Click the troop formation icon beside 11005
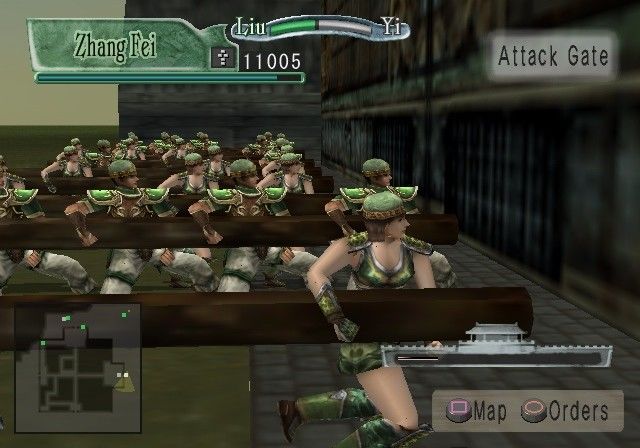 pos(224,60)
